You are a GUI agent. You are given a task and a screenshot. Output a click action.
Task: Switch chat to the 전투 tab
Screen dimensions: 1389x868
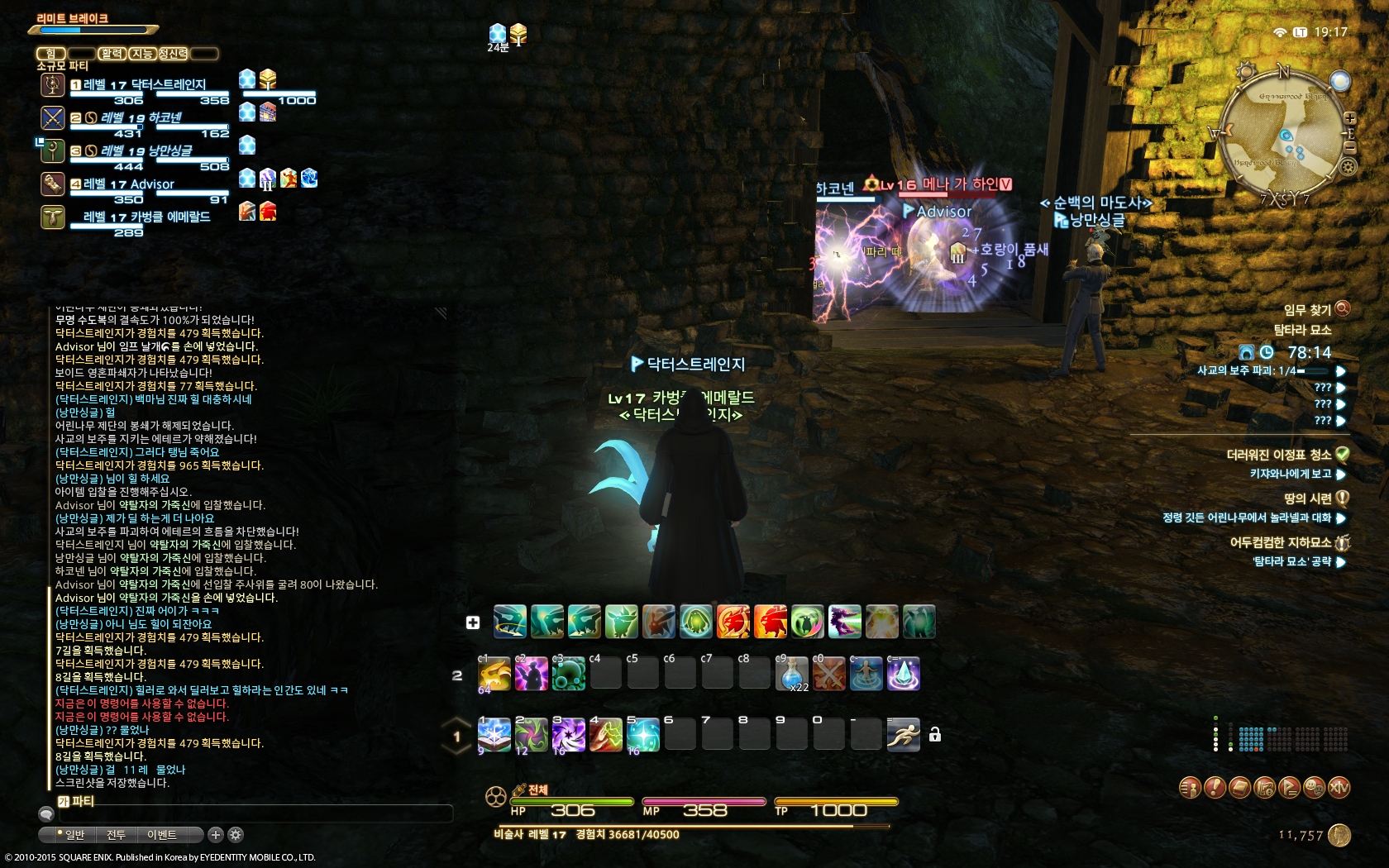pos(116,835)
